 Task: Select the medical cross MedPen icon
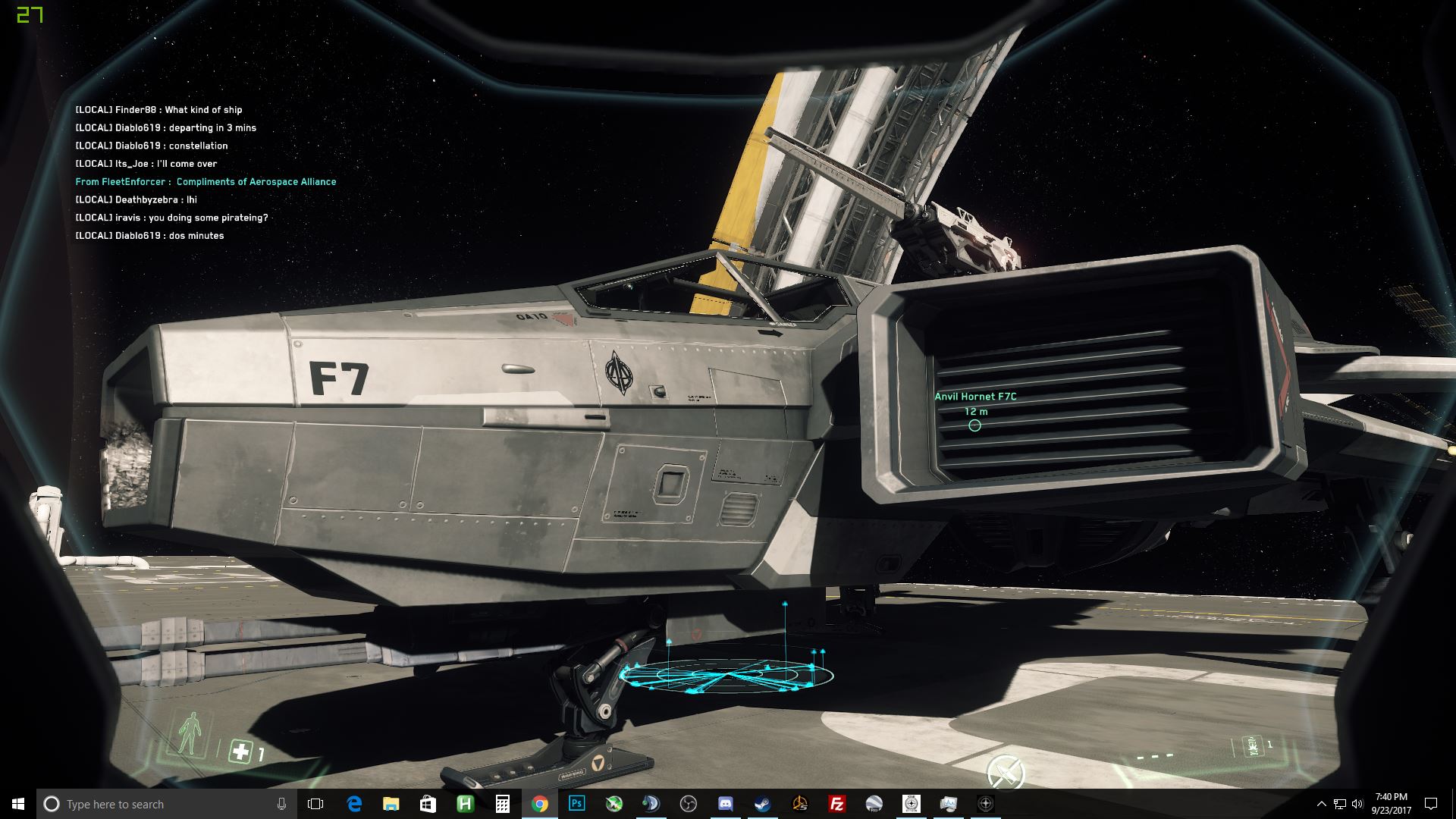coord(240,752)
